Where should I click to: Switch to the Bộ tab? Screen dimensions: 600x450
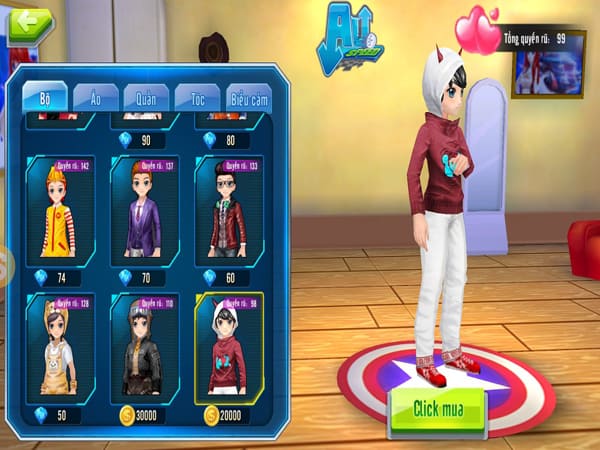pyautogui.click(x=45, y=96)
